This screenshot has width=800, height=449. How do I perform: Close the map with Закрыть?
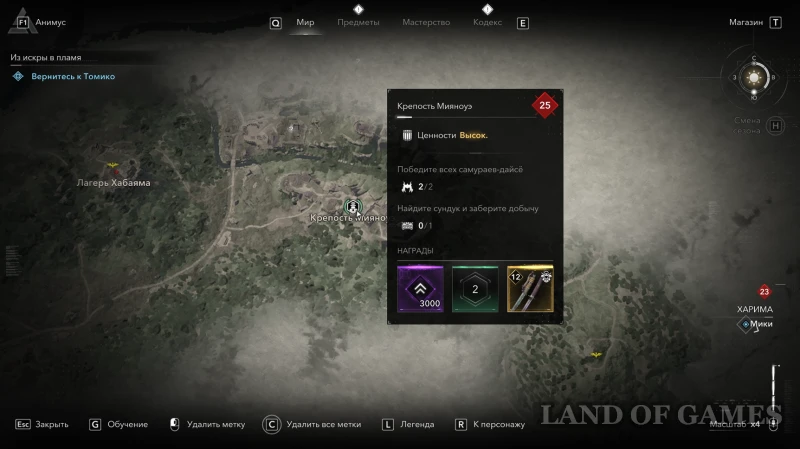(42, 424)
